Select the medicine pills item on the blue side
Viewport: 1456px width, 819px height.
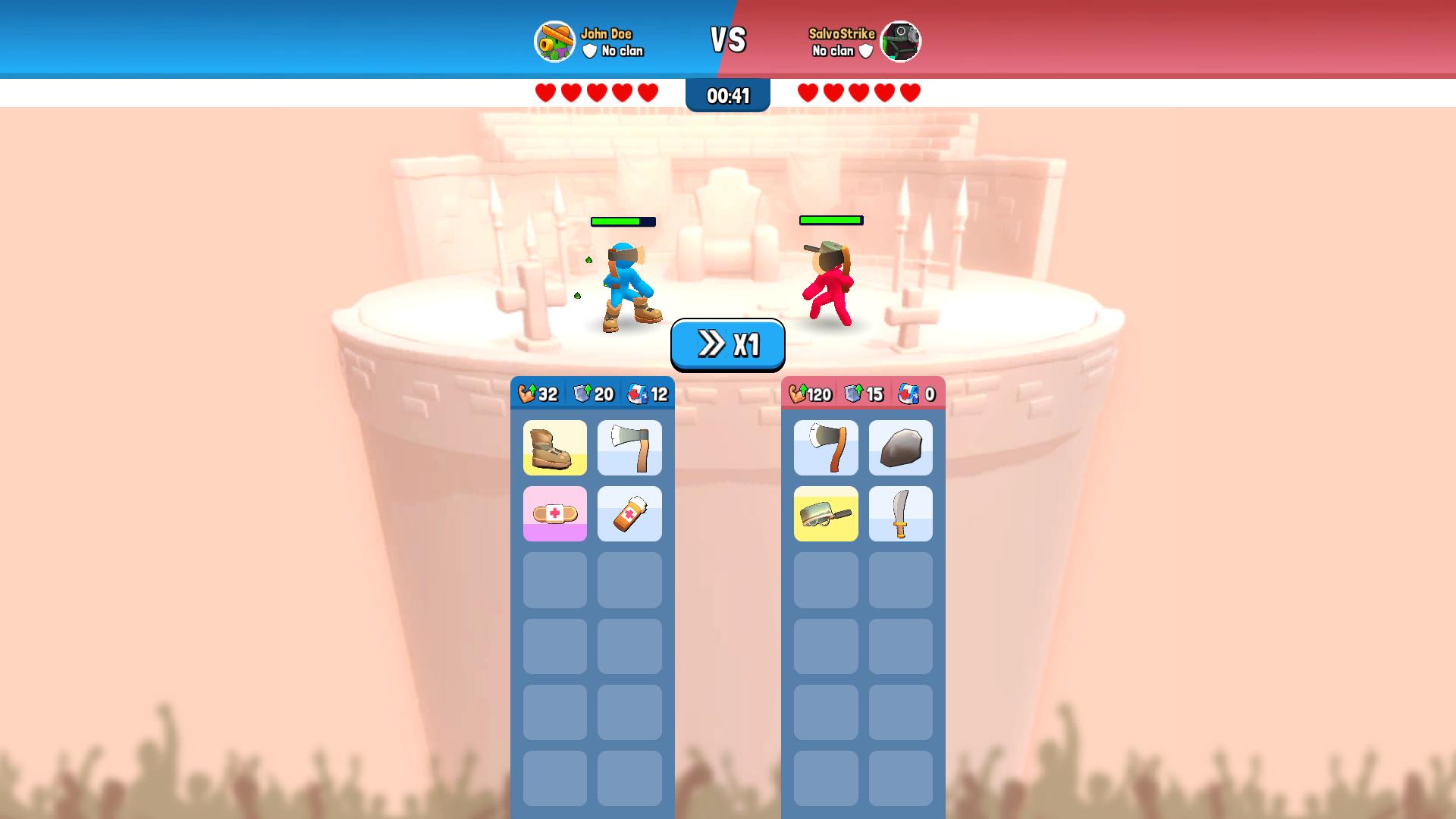[630, 513]
